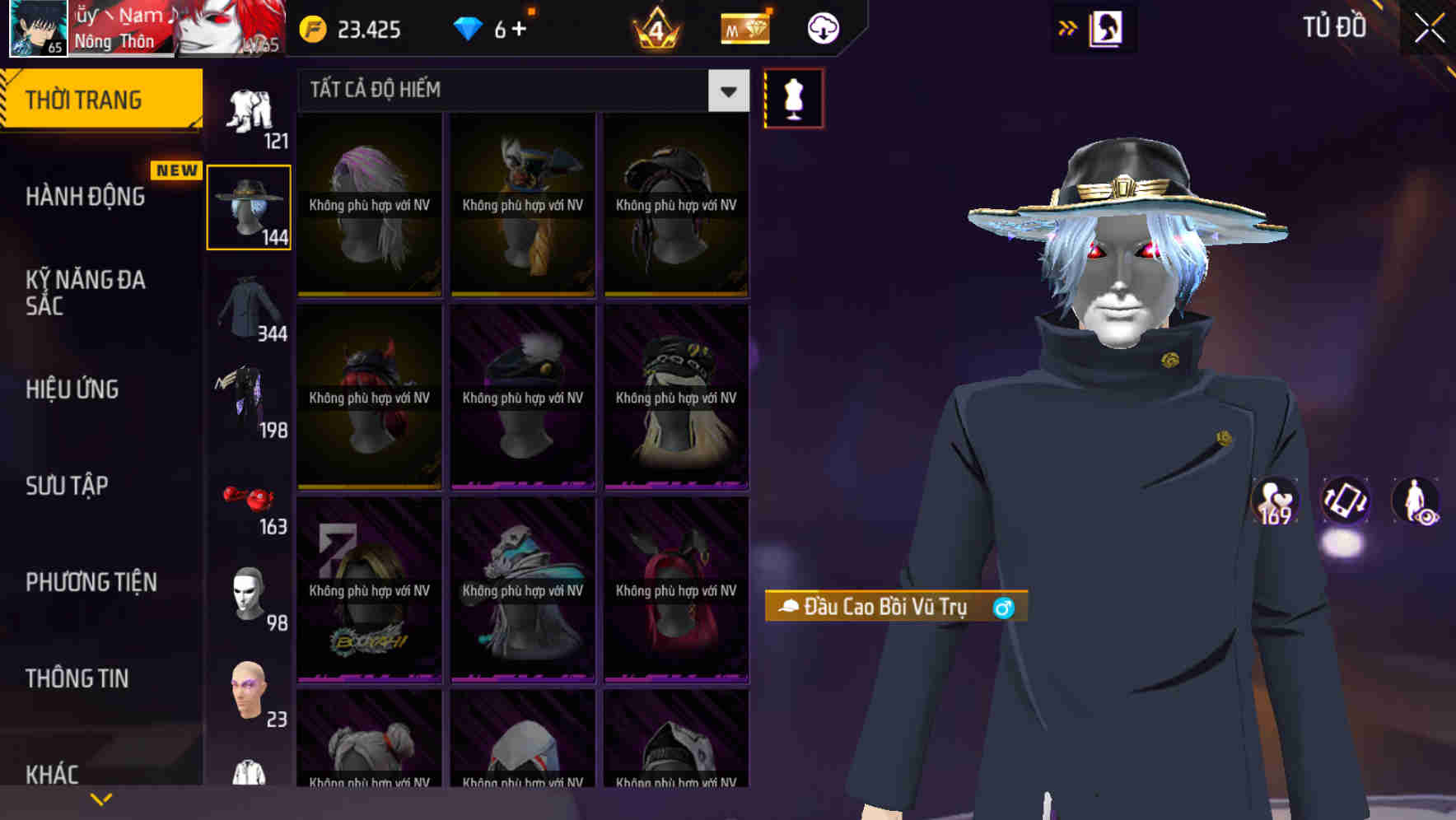The width and height of the screenshot is (1456, 820).
Task: Click the double-arrow collapse toggle near top
Action: (1068, 27)
